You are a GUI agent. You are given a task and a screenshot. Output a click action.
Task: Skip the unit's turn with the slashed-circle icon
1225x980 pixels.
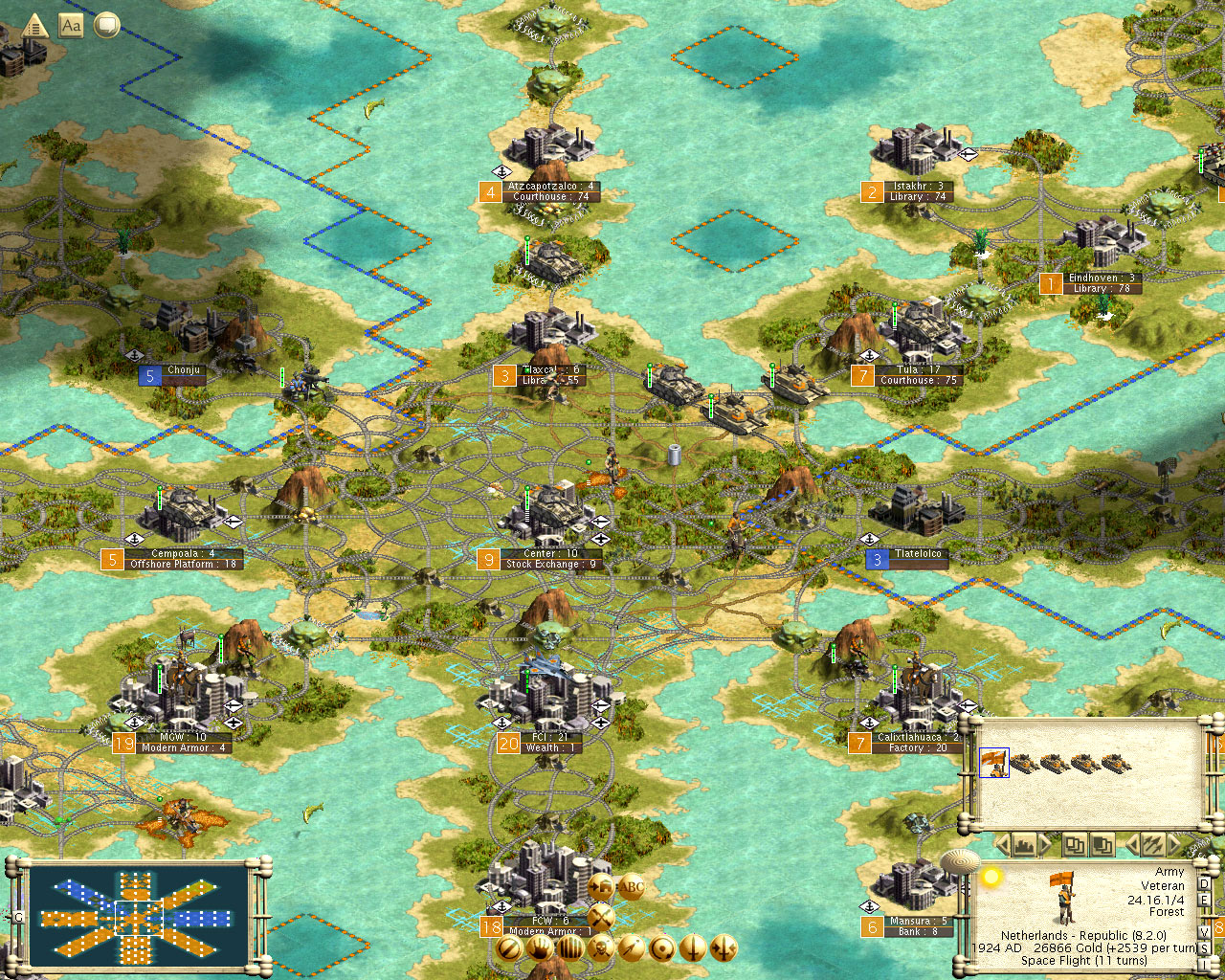click(509, 947)
